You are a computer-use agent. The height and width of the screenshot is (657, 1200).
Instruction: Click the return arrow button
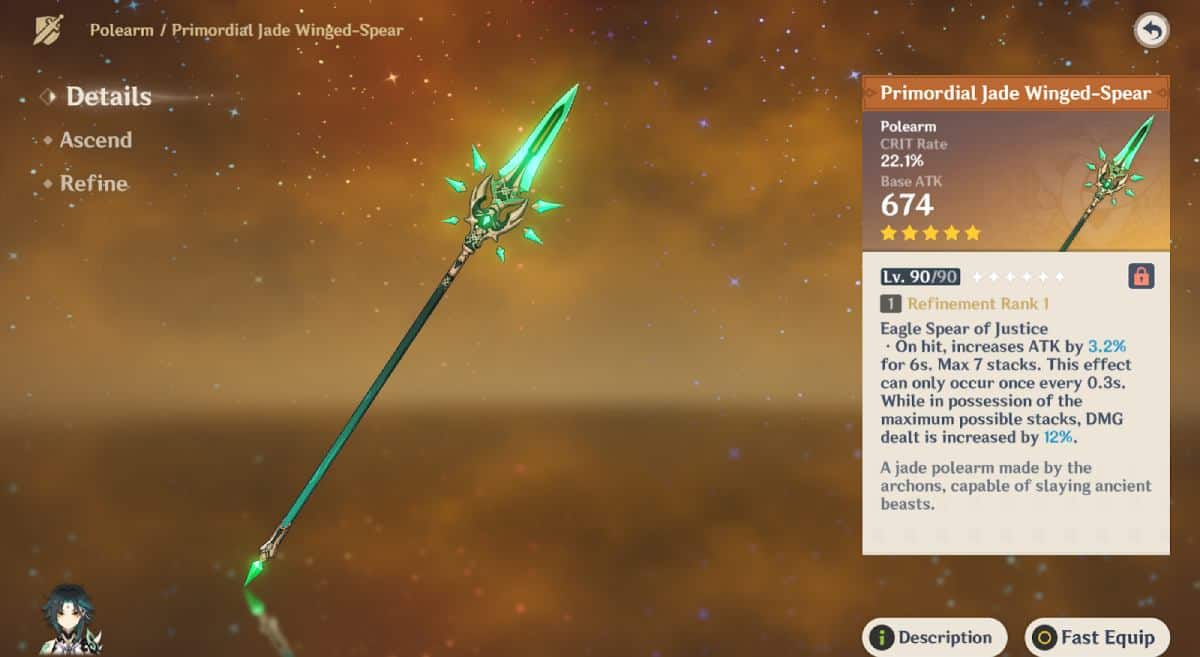coord(1152,30)
